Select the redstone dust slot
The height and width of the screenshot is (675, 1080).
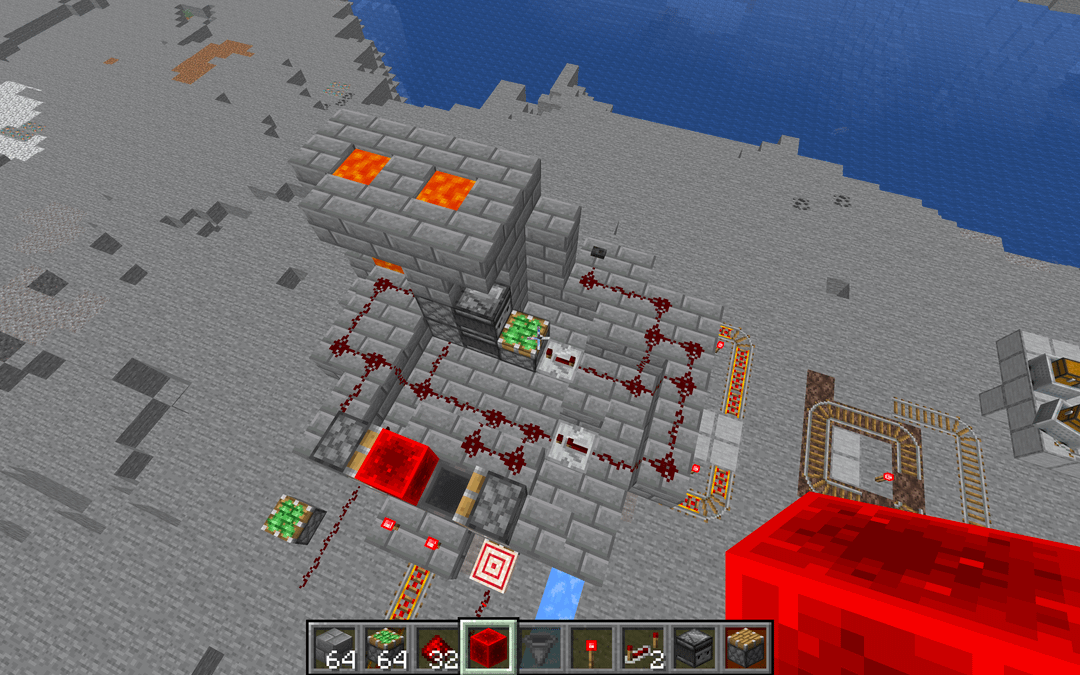coord(436,648)
